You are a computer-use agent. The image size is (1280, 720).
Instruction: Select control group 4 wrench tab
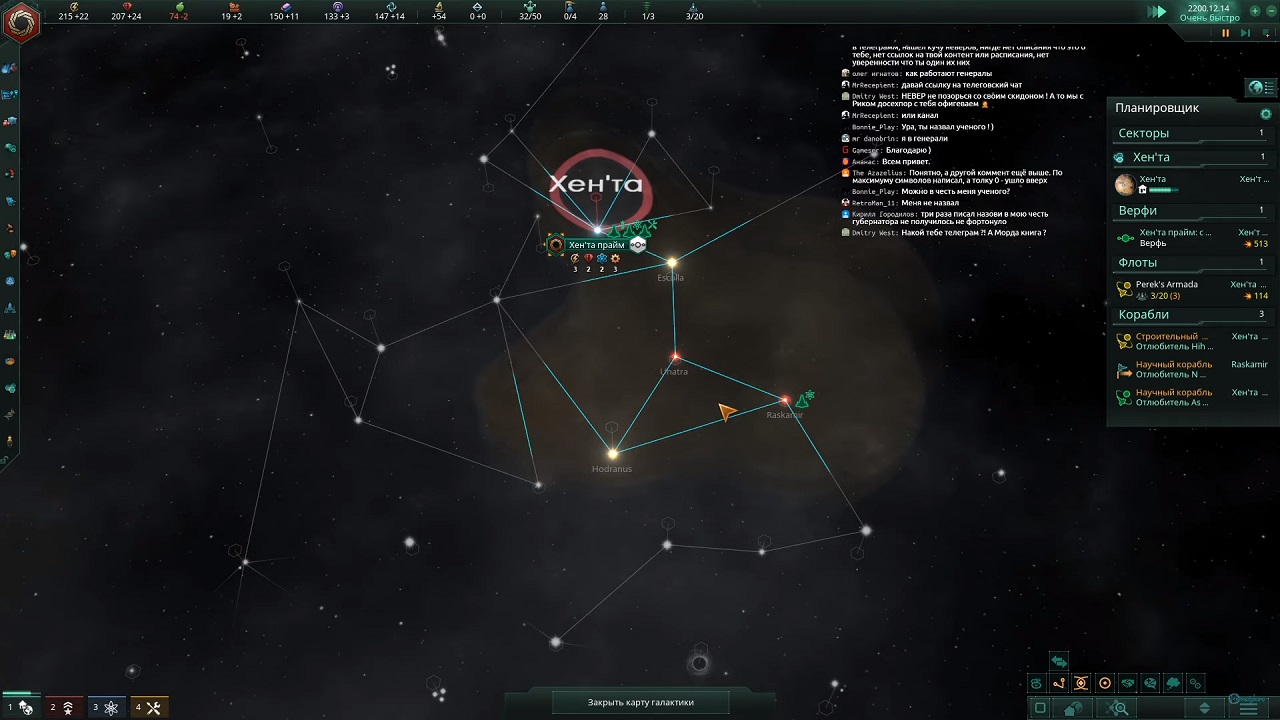[148, 708]
